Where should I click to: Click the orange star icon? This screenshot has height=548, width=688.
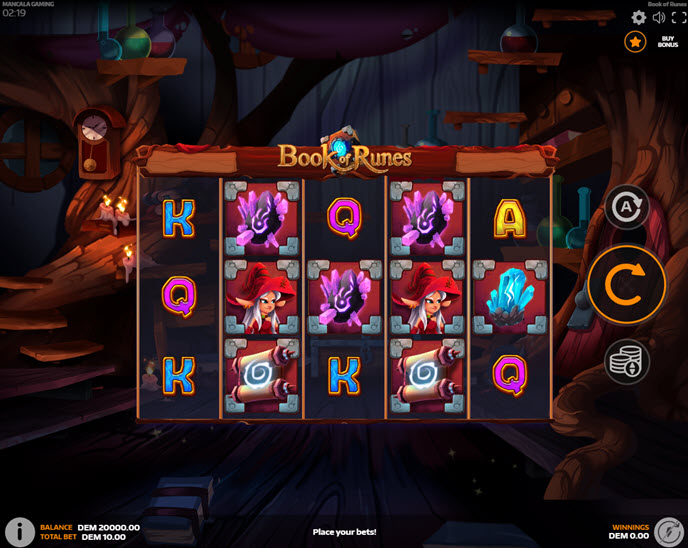635,41
